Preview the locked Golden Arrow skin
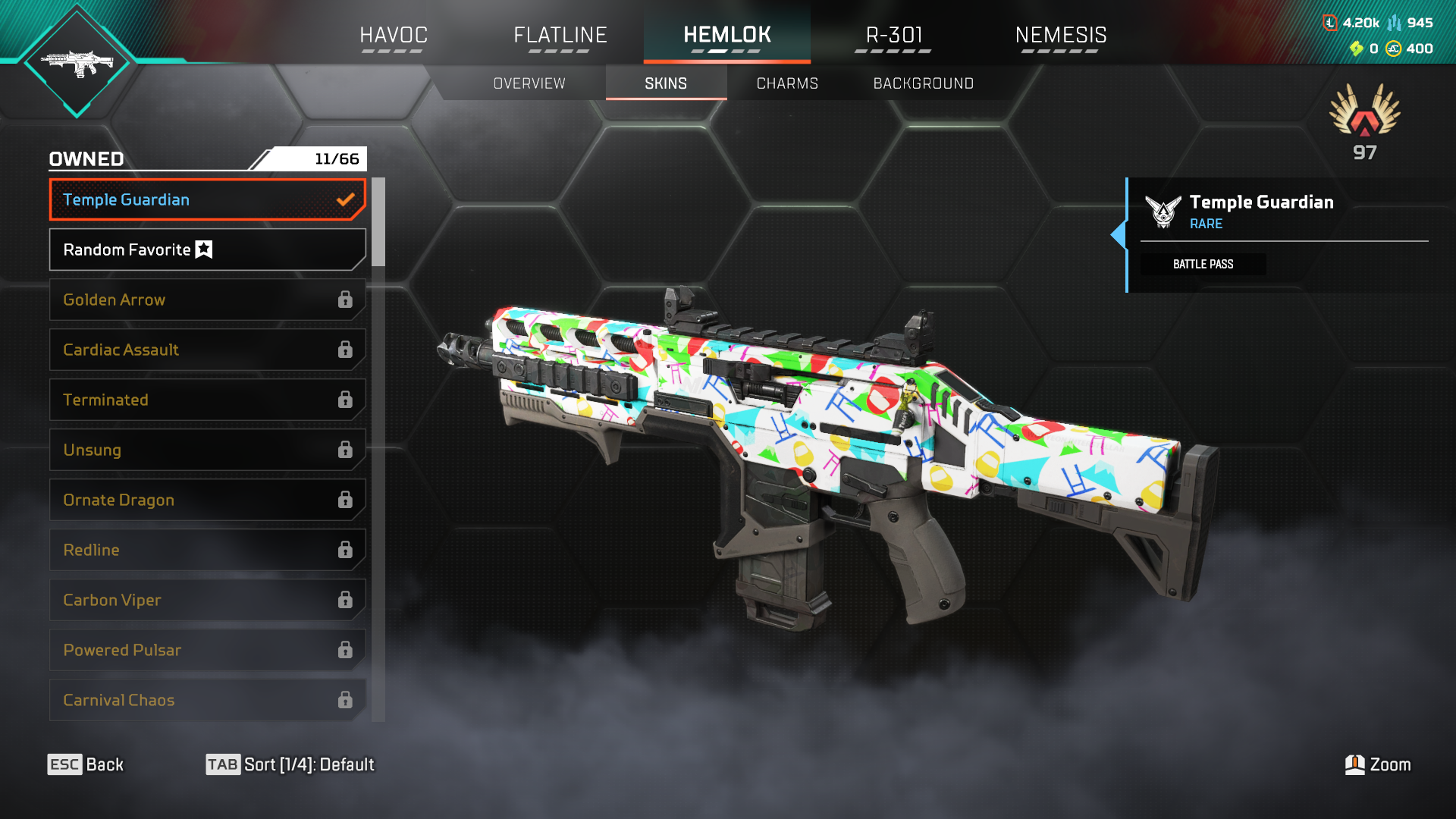The image size is (1456, 819). 207,300
